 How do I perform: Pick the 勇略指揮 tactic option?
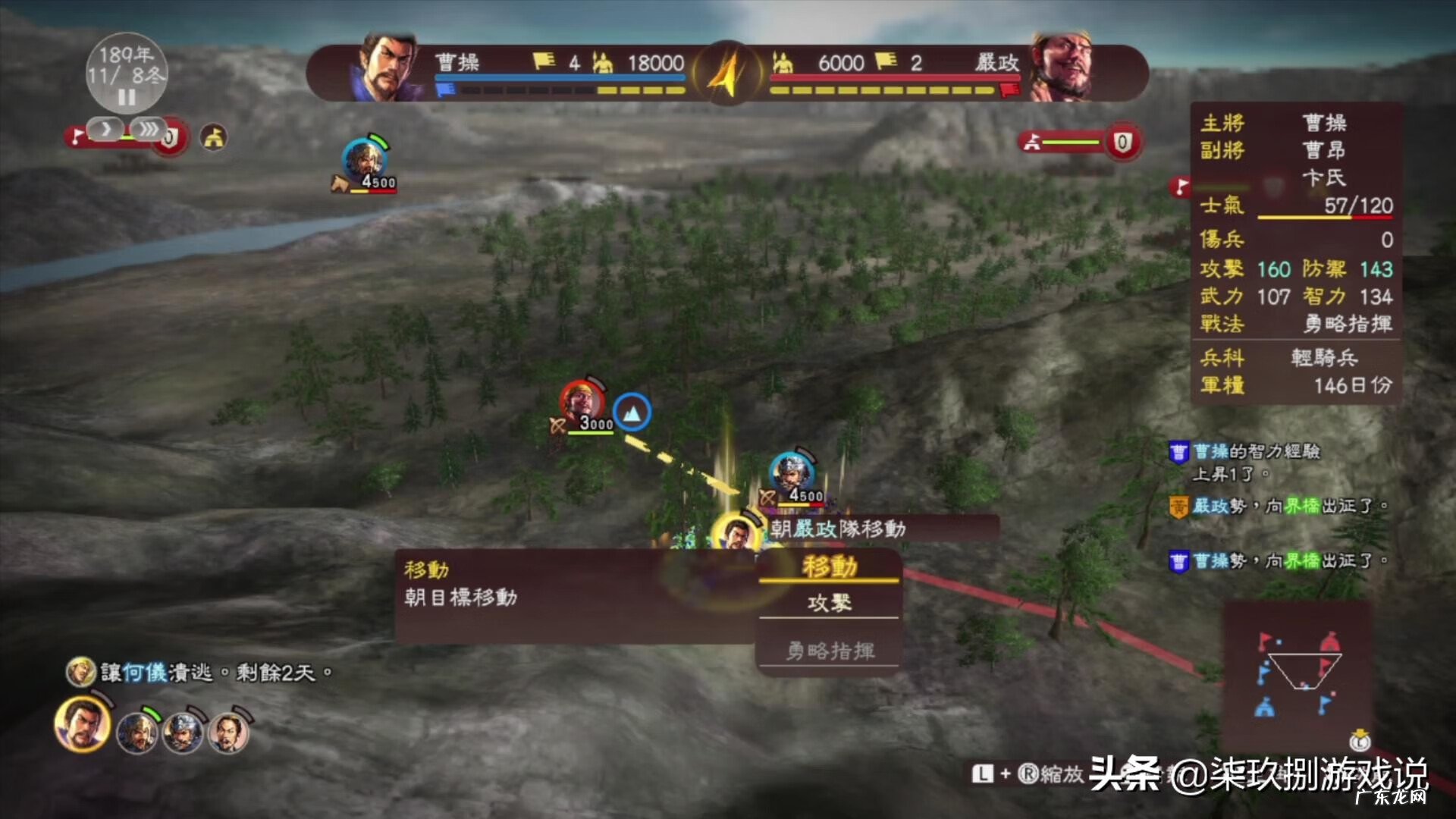829,651
